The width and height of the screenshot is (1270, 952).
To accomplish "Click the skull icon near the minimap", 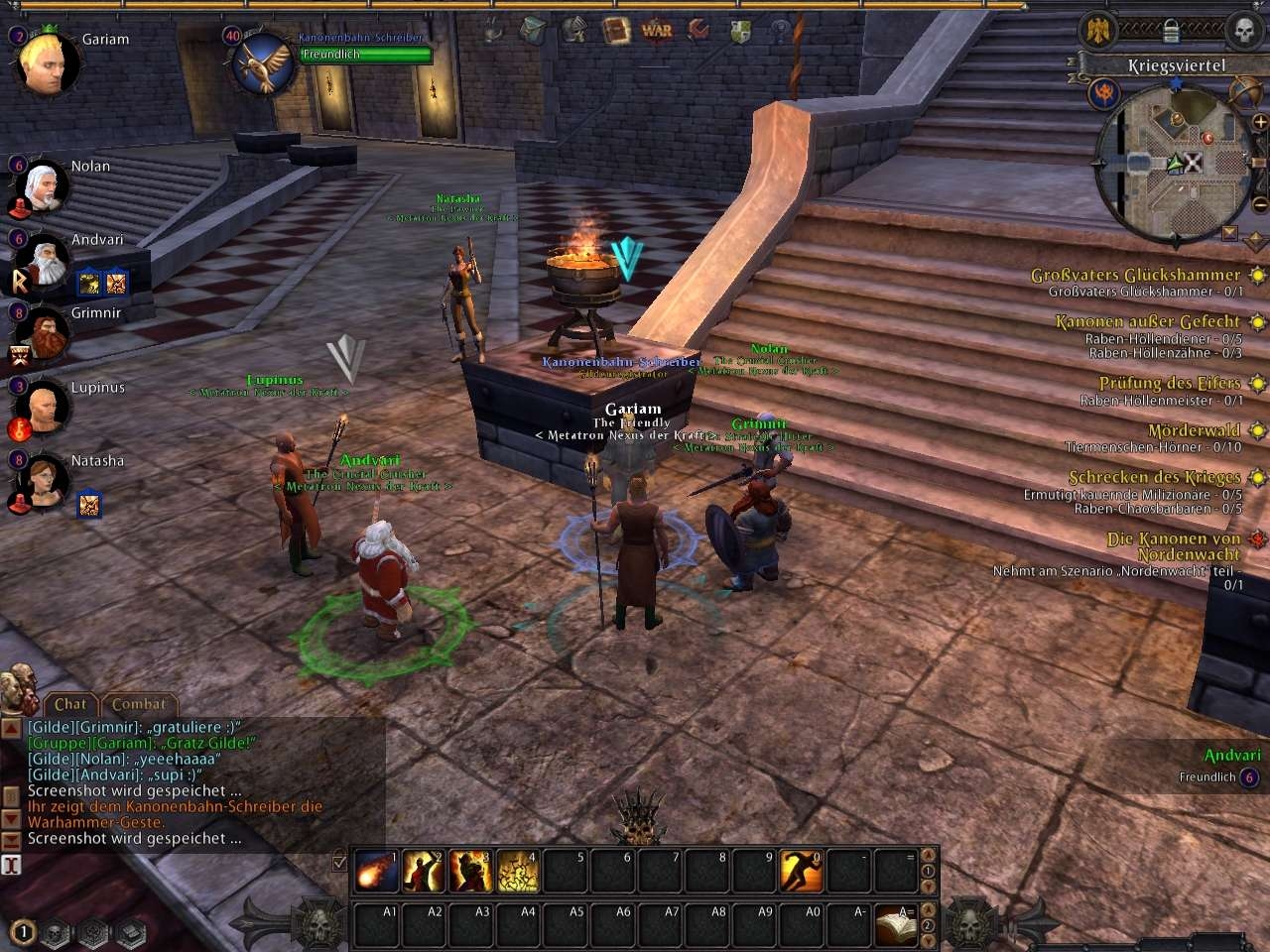I will [1244, 30].
